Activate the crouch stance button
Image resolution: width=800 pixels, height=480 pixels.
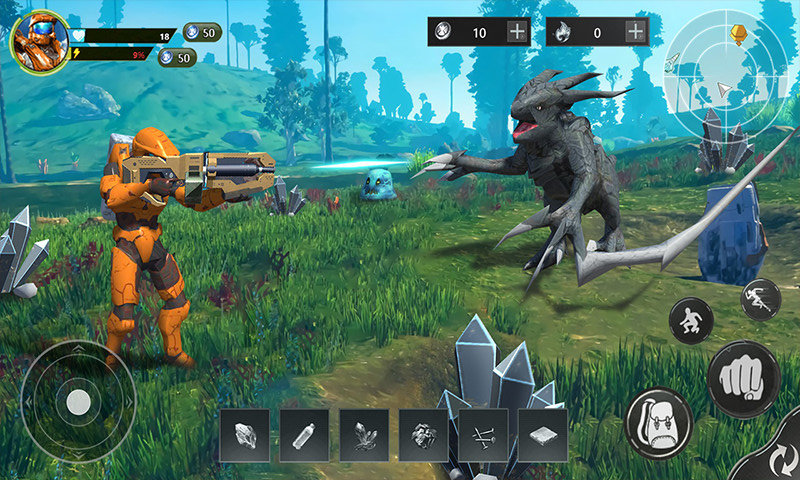click(691, 321)
